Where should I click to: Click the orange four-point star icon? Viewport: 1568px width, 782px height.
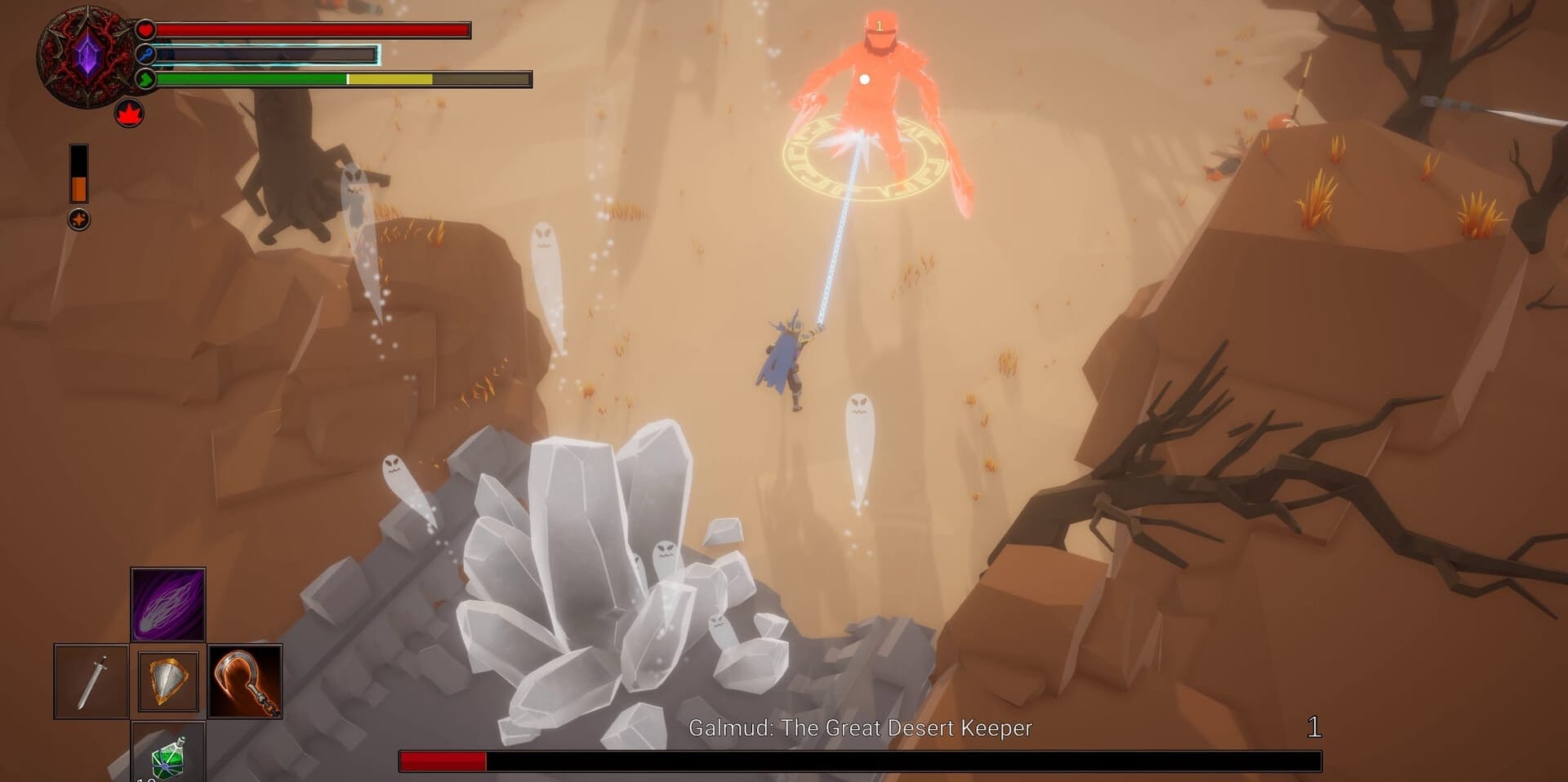click(79, 220)
